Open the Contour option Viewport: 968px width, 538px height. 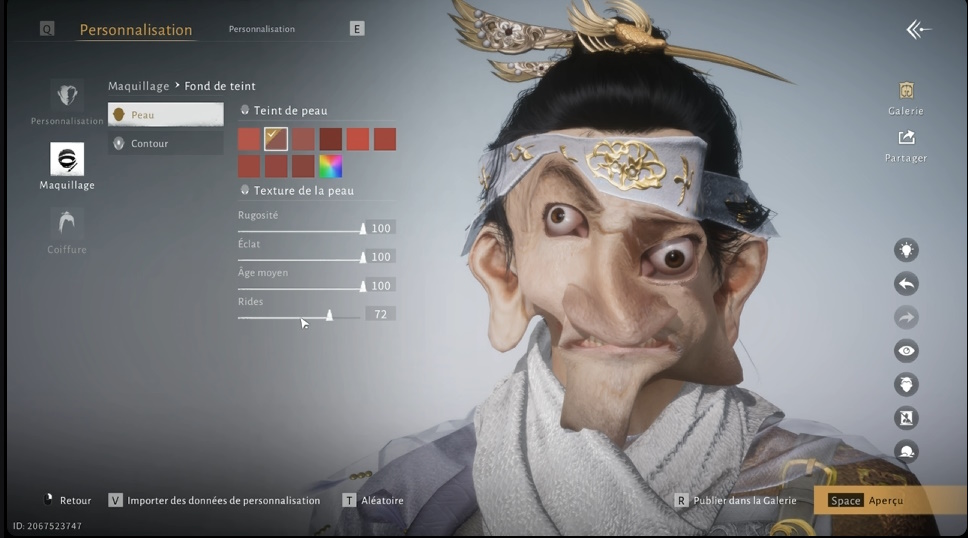coord(165,143)
